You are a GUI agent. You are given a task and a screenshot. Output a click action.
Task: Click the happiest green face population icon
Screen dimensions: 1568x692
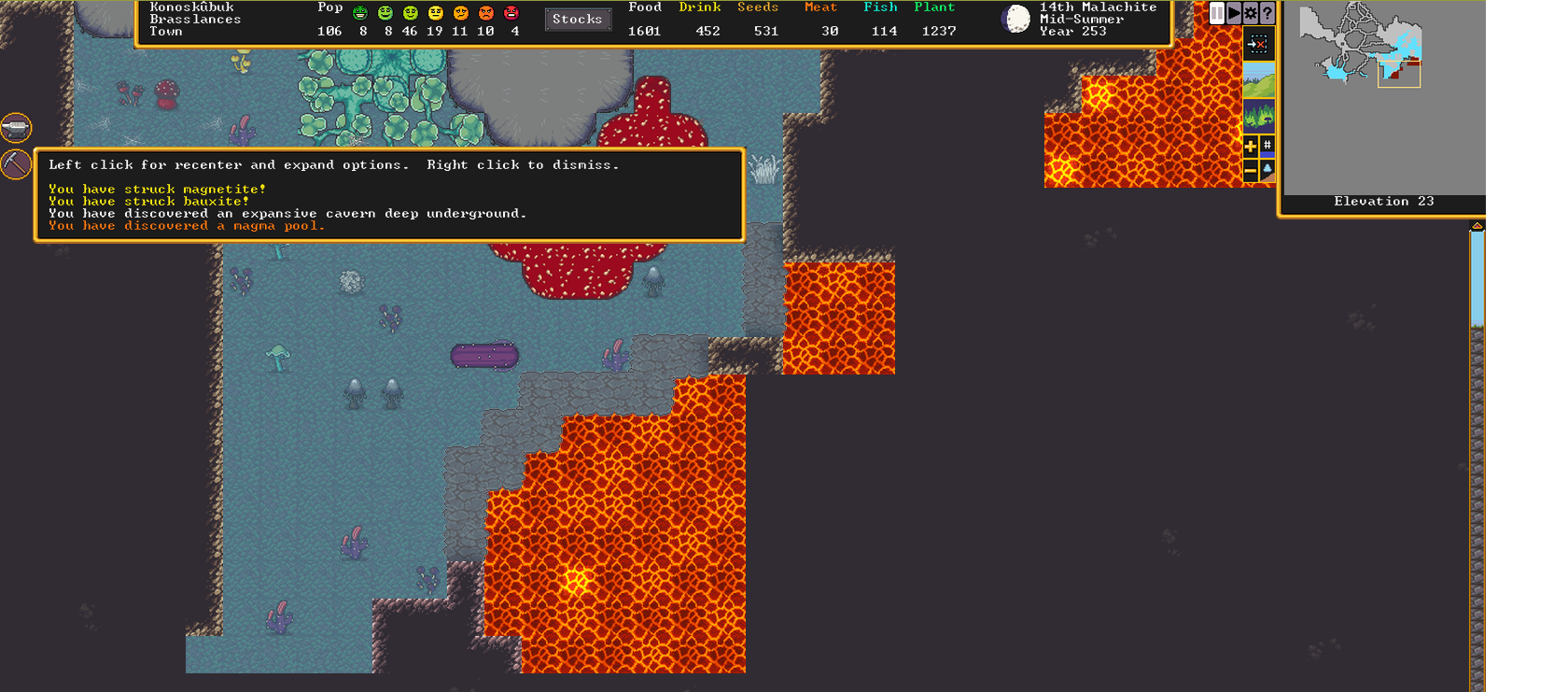coord(360,13)
